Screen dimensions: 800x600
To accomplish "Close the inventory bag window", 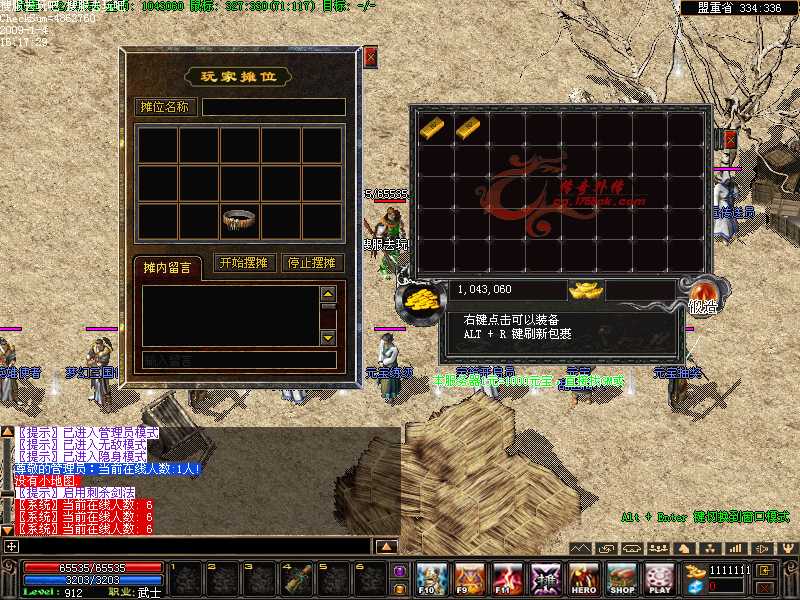I will click(x=731, y=139).
